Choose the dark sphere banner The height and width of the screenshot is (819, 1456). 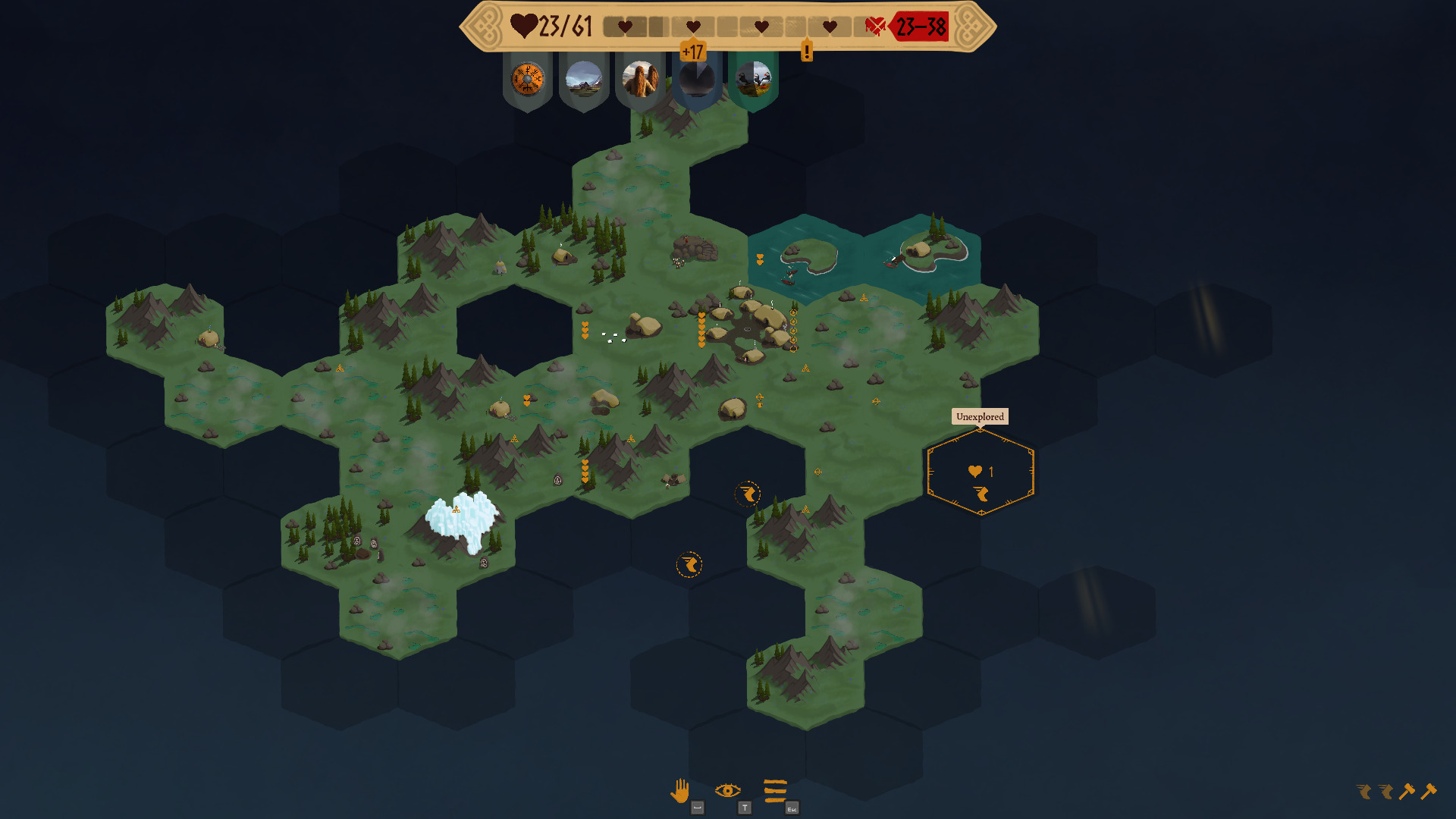(x=696, y=79)
